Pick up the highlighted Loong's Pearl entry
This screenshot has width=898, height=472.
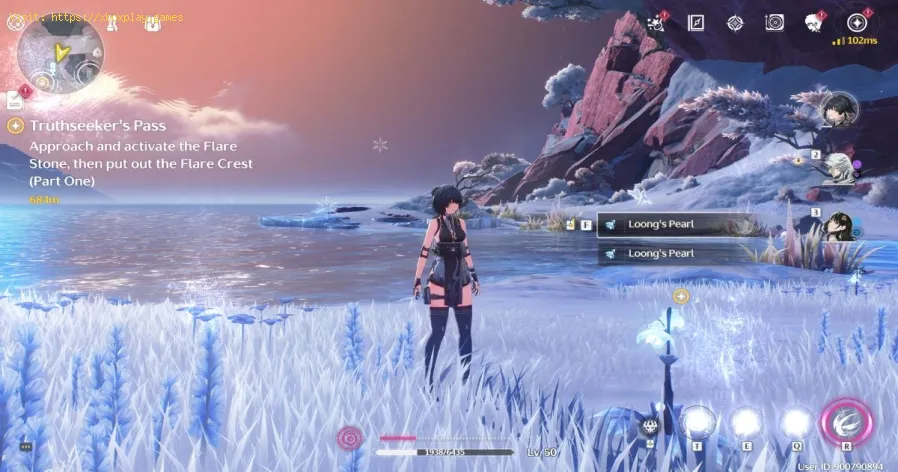tap(670, 226)
